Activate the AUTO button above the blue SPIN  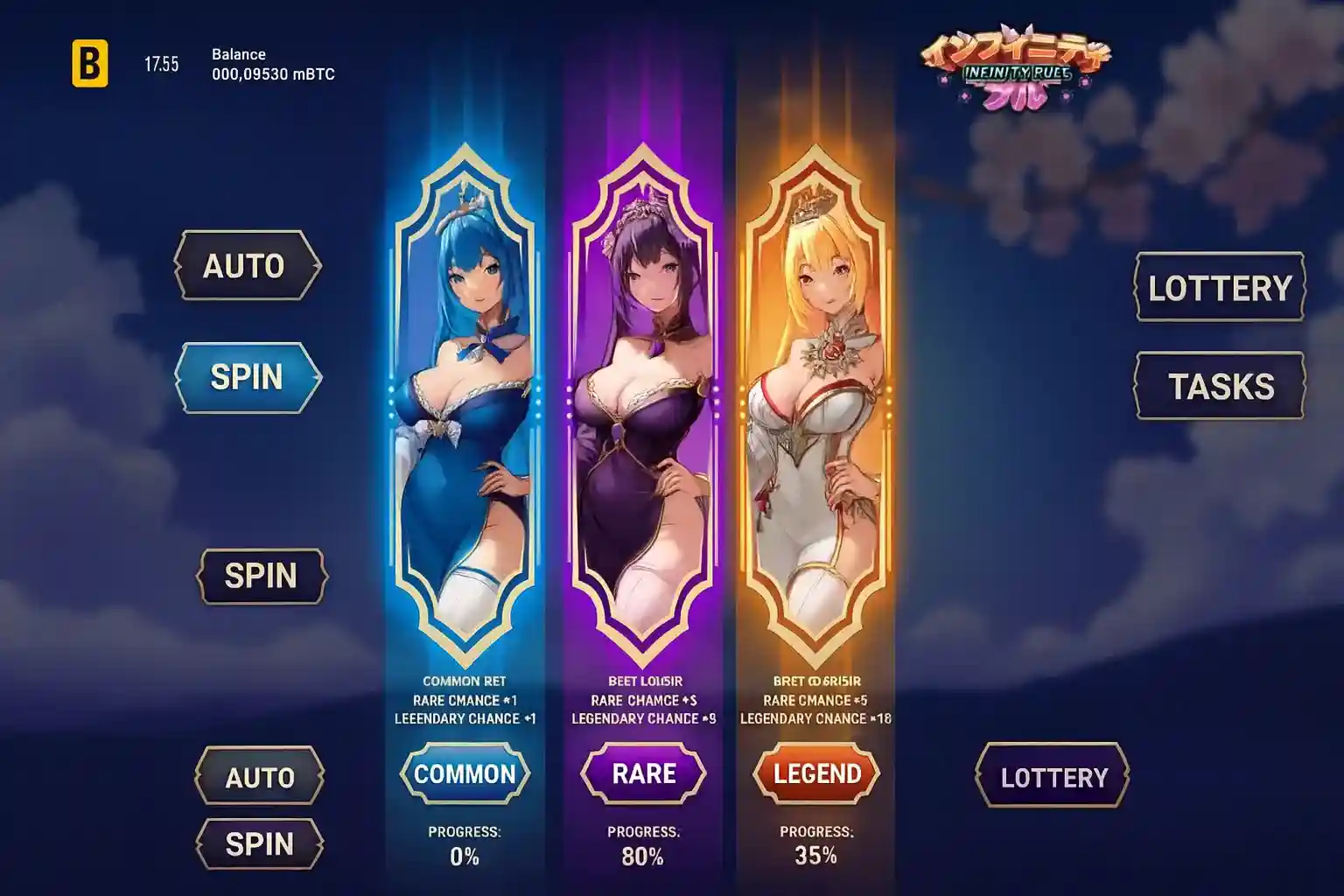247,266
